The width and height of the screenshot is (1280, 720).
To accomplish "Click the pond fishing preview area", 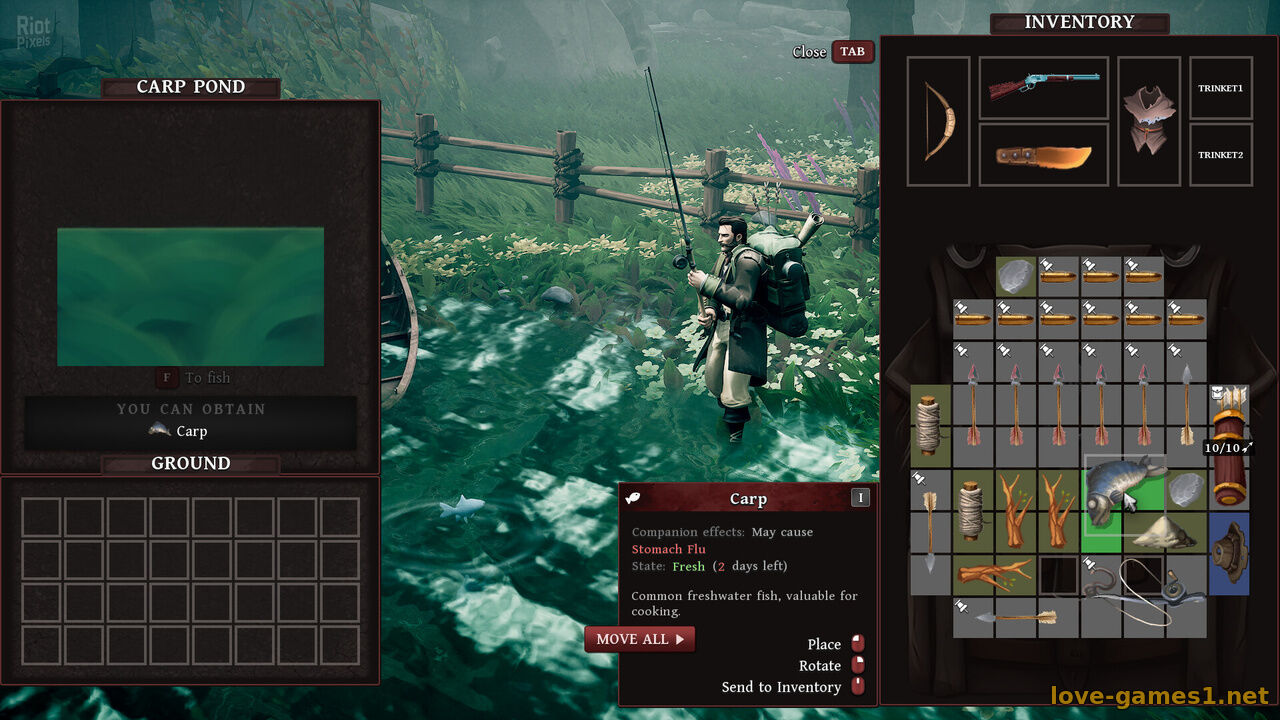I will pos(190,297).
